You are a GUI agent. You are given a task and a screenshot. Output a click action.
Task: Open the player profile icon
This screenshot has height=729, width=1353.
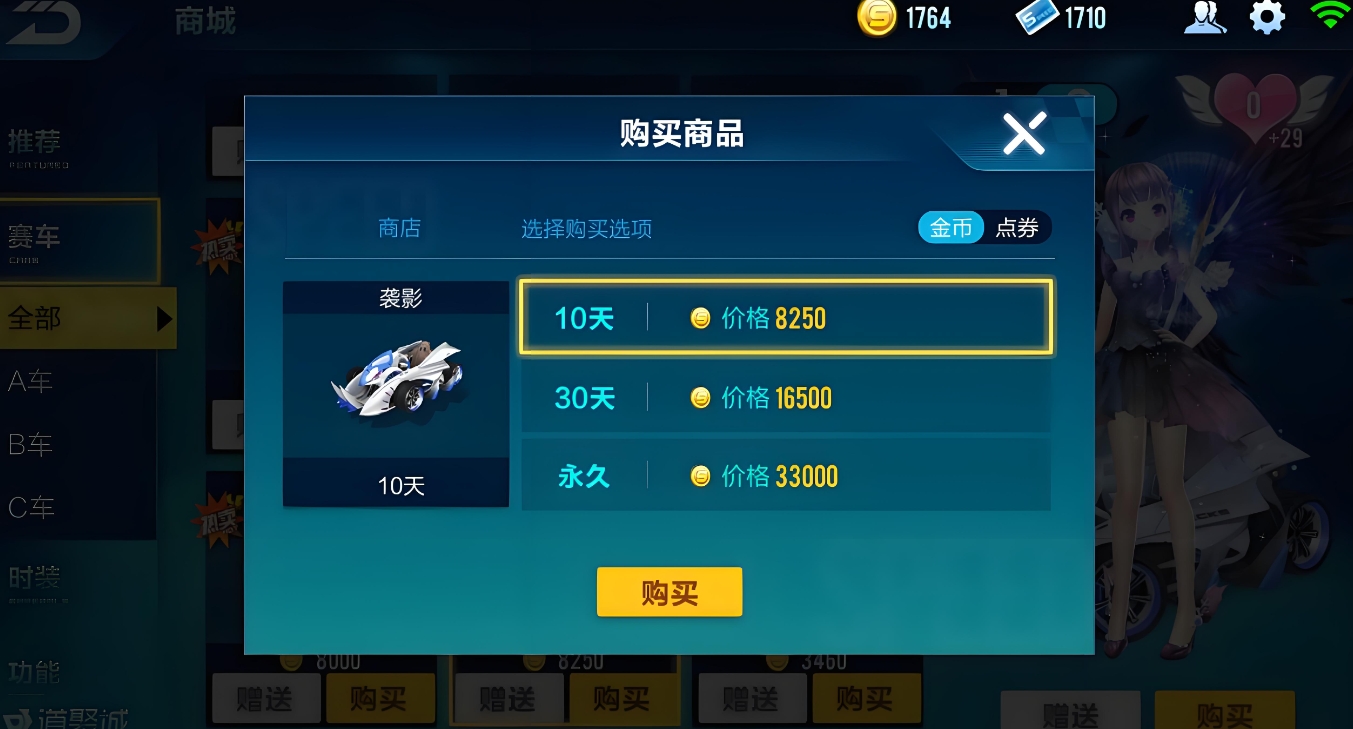1205,17
